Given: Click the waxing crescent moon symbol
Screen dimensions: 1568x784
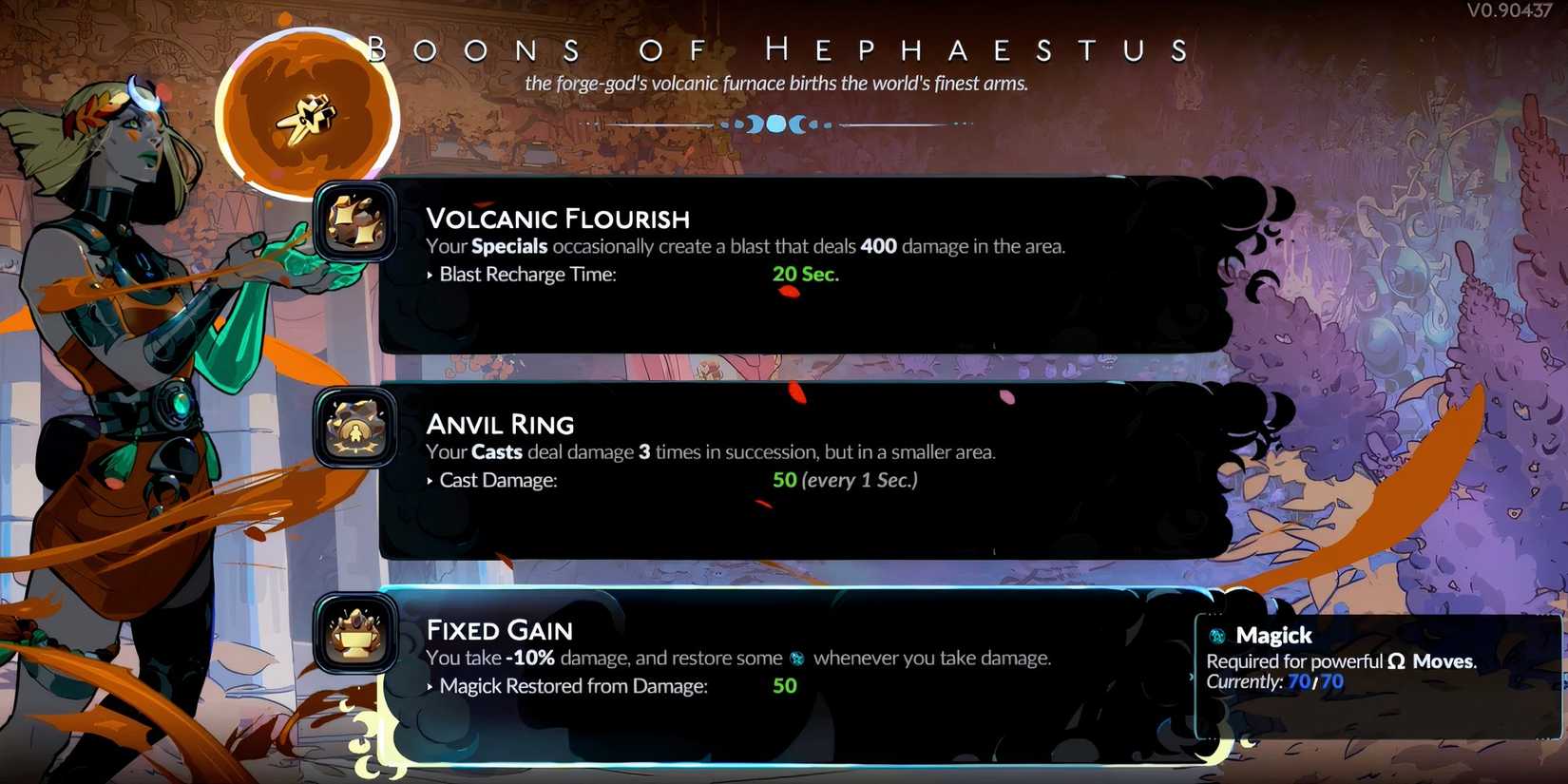Looking at the screenshot, I should click(x=752, y=123).
